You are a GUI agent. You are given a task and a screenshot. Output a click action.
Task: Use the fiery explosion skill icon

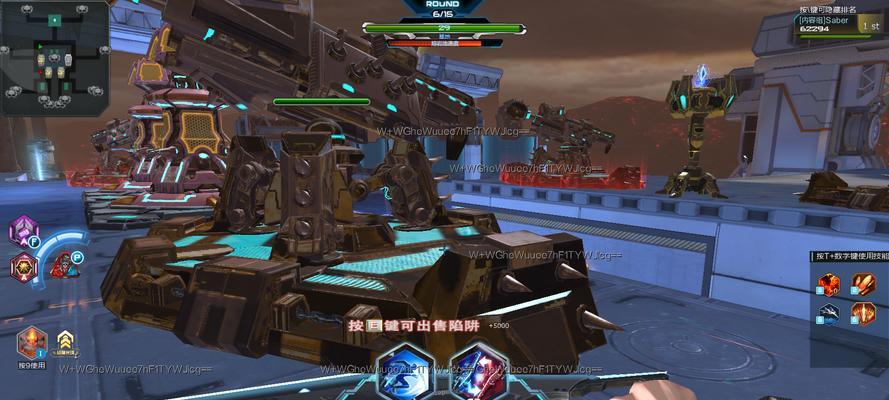tap(830, 284)
